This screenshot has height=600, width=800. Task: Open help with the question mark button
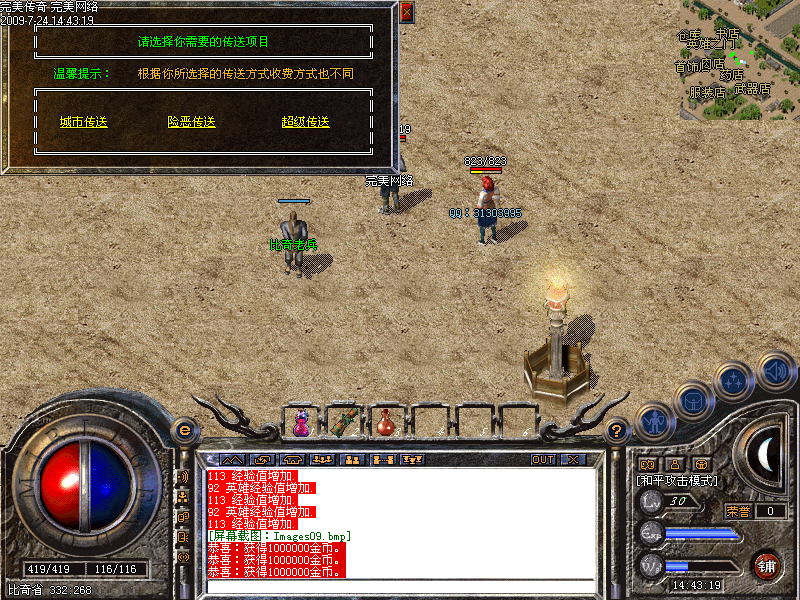coord(618,430)
